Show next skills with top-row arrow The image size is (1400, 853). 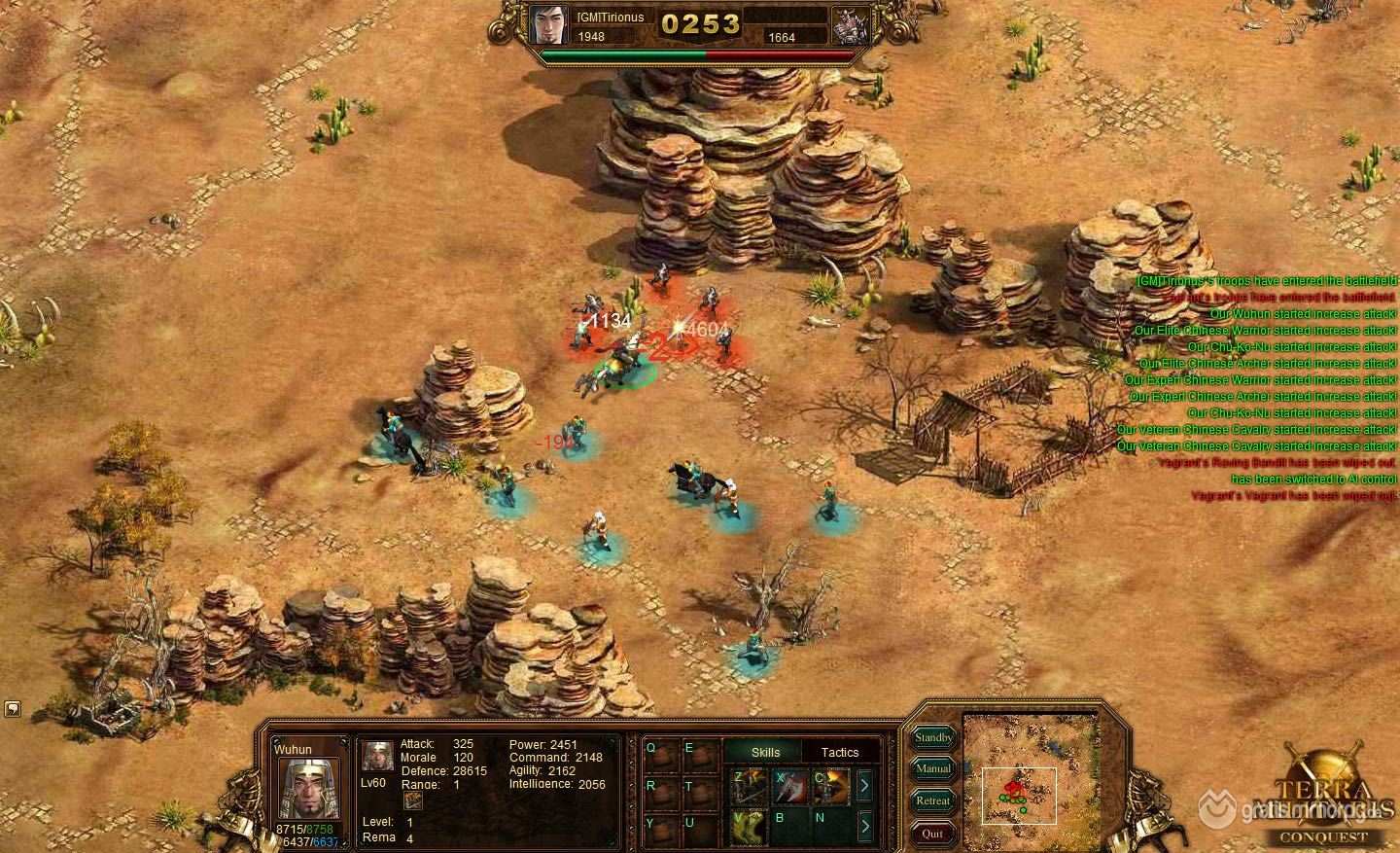point(864,786)
